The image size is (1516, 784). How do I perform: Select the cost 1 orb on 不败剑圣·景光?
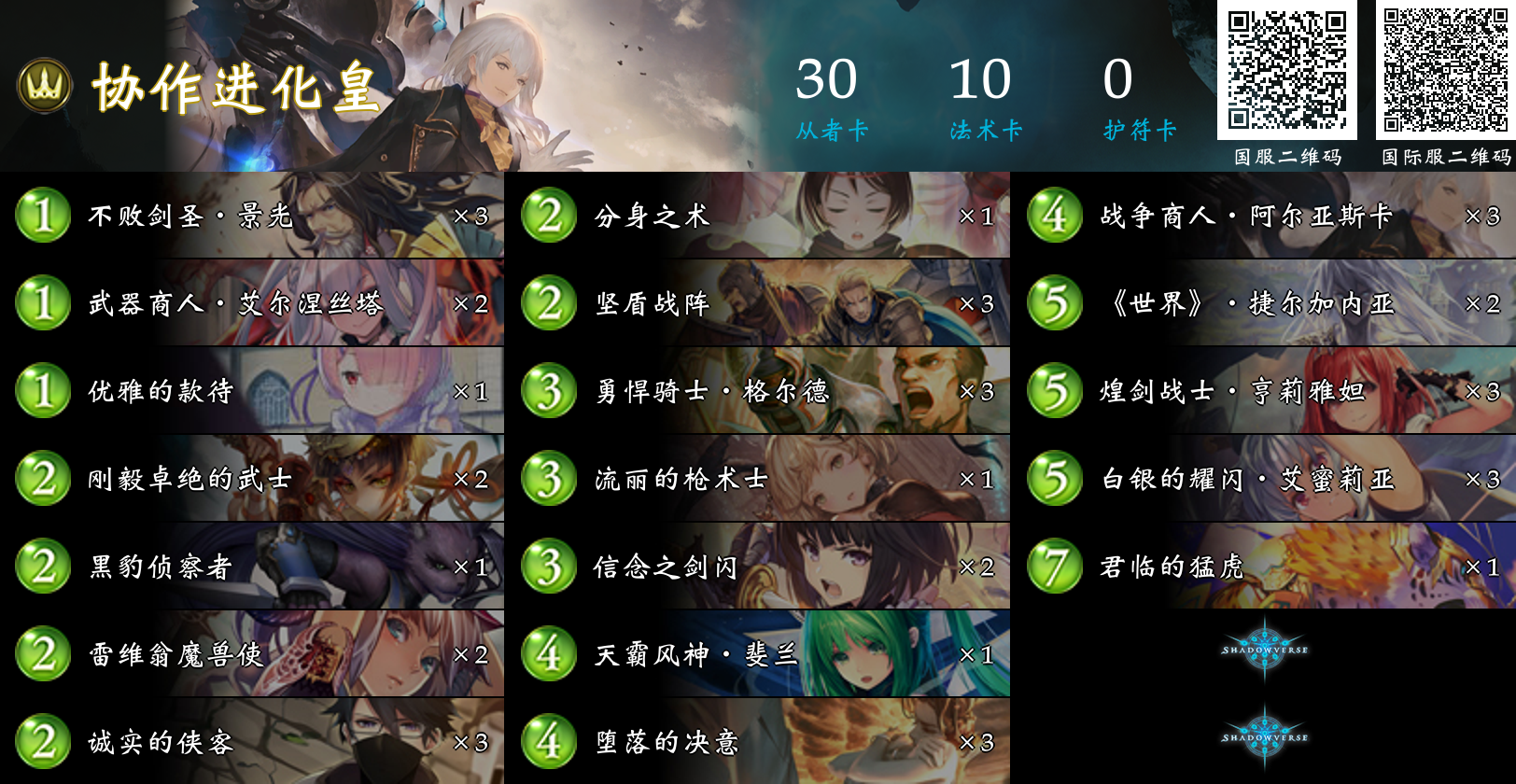(40, 215)
